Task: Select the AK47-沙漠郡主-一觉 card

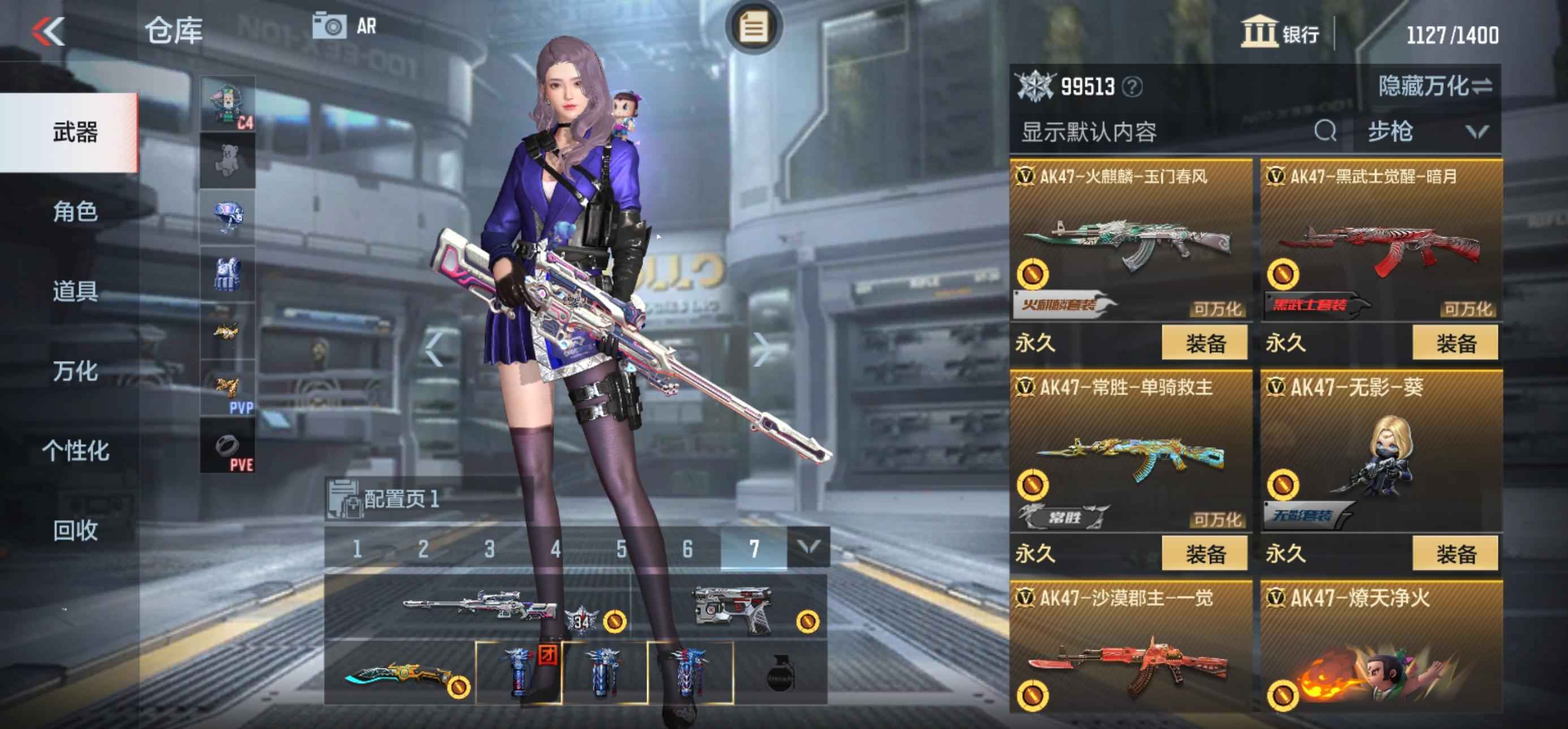Action: 1131,649
